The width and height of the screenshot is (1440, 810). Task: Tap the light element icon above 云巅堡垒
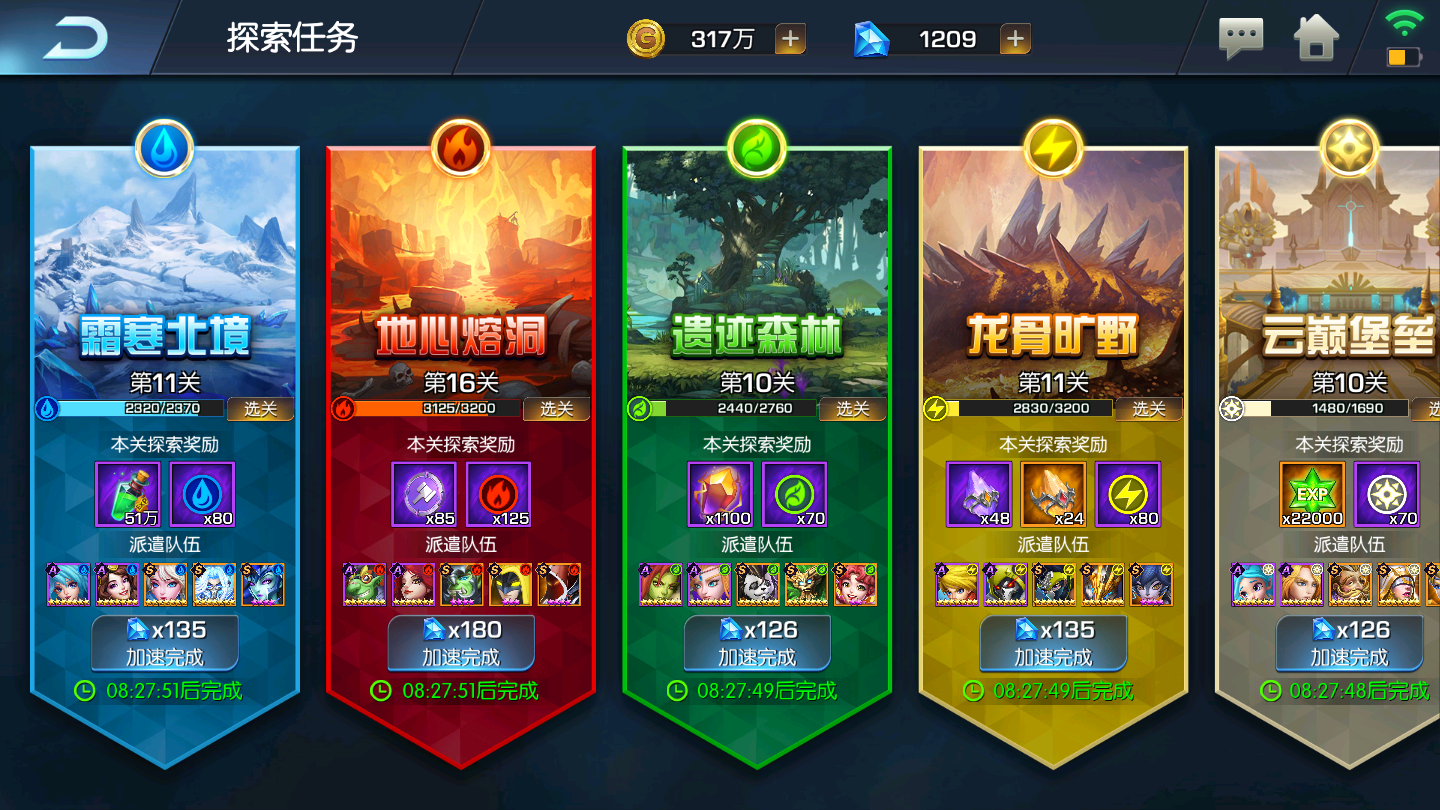(1348, 147)
